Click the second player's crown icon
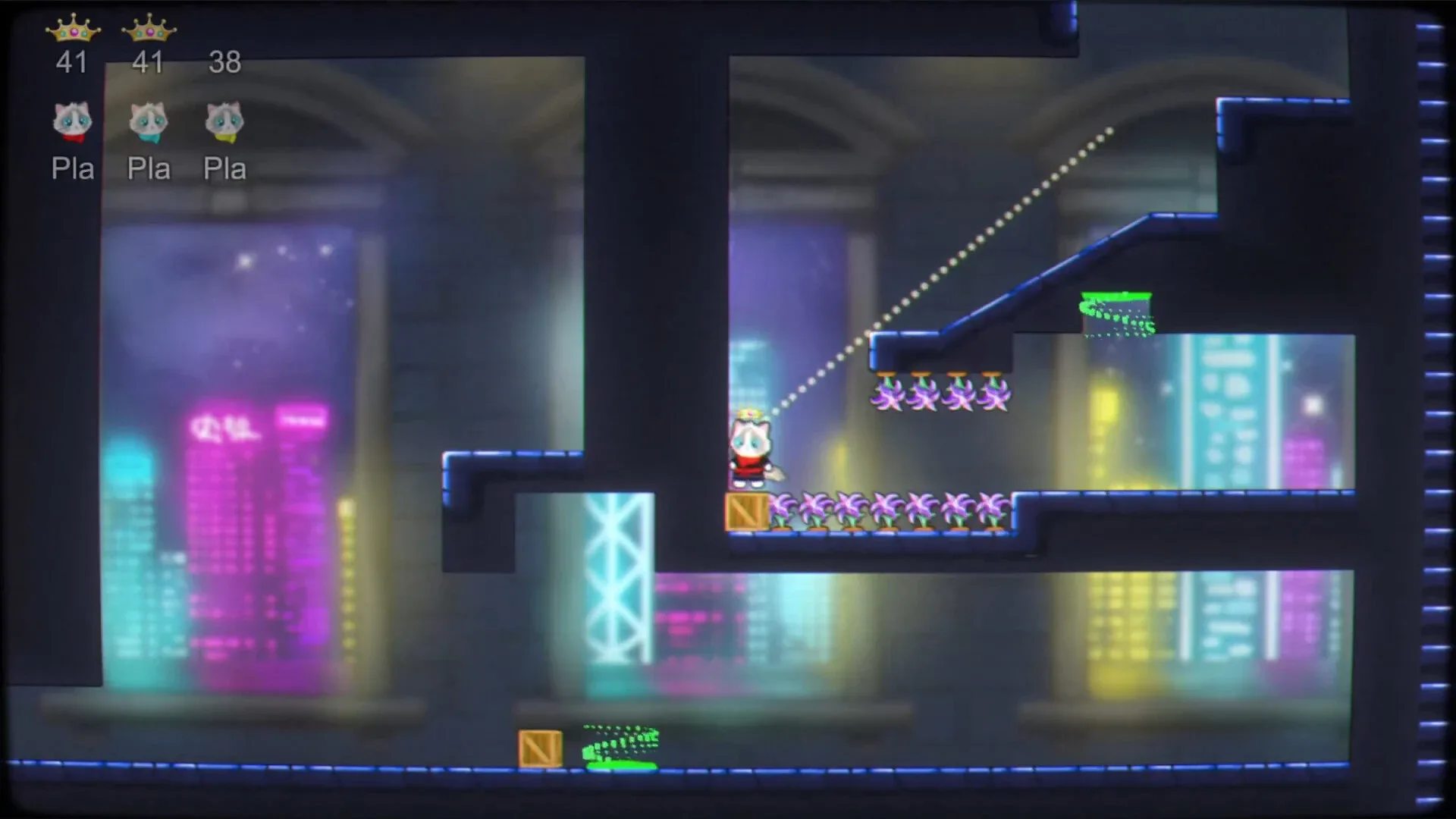The height and width of the screenshot is (819, 1456). point(149,29)
